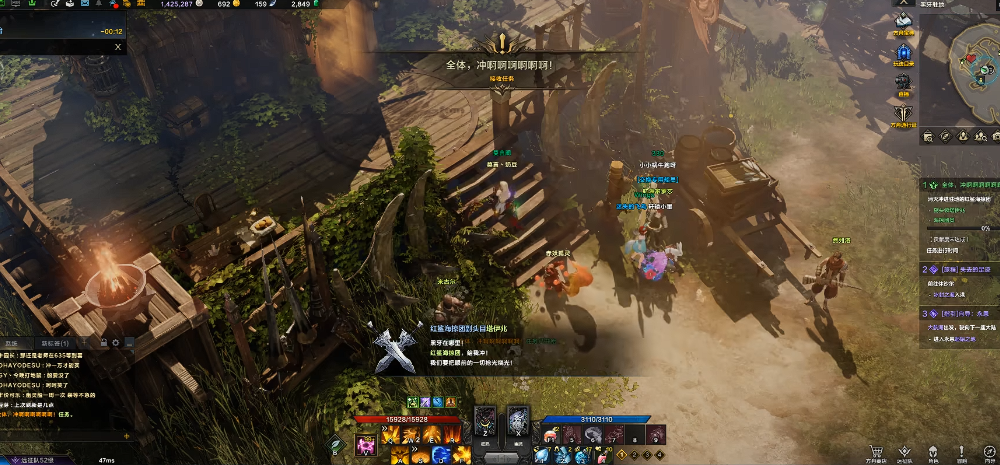Open the blue gate shortcut icon

pyautogui.click(x=904, y=51)
